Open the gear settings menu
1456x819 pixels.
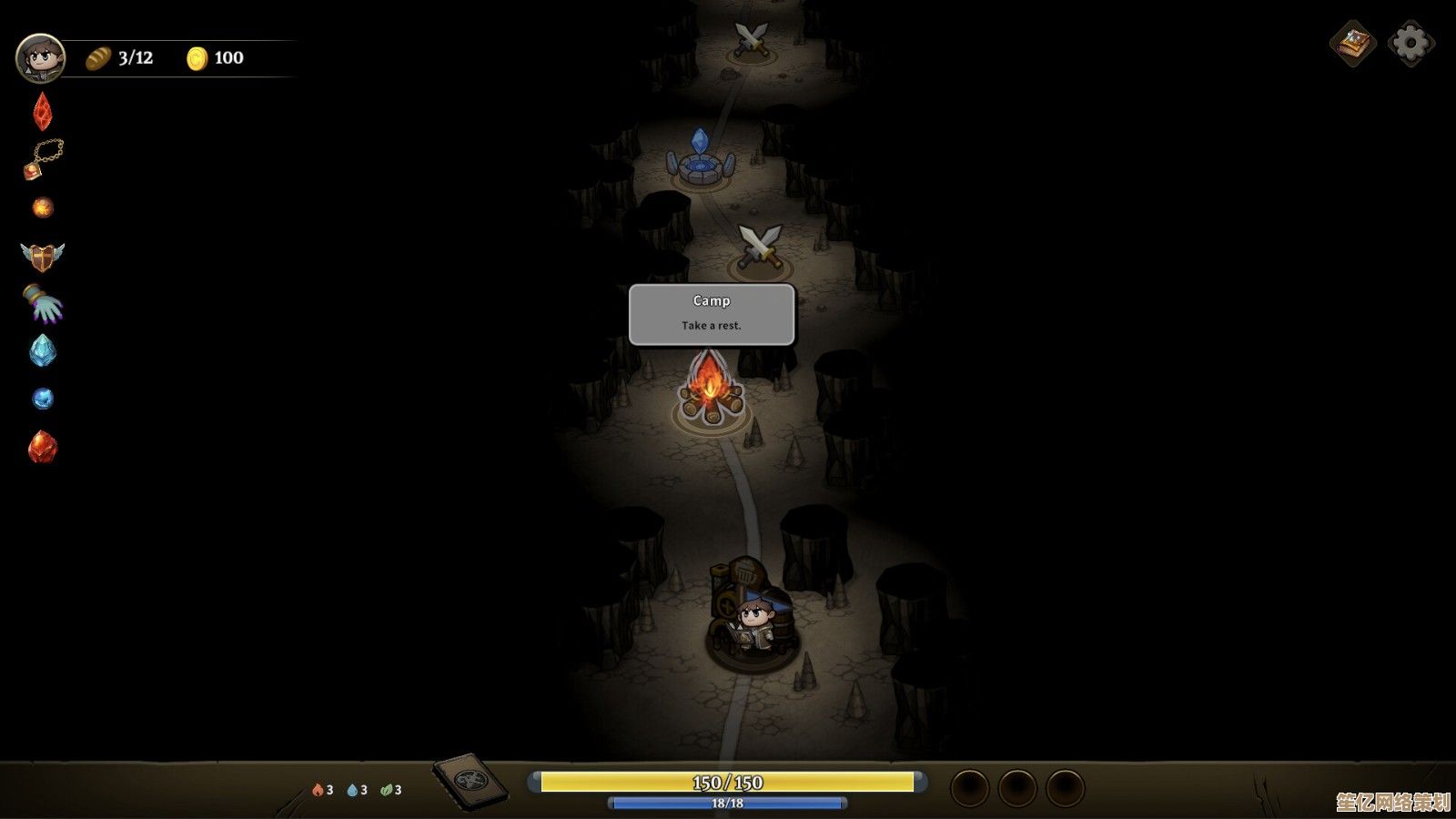pyautogui.click(x=1410, y=43)
